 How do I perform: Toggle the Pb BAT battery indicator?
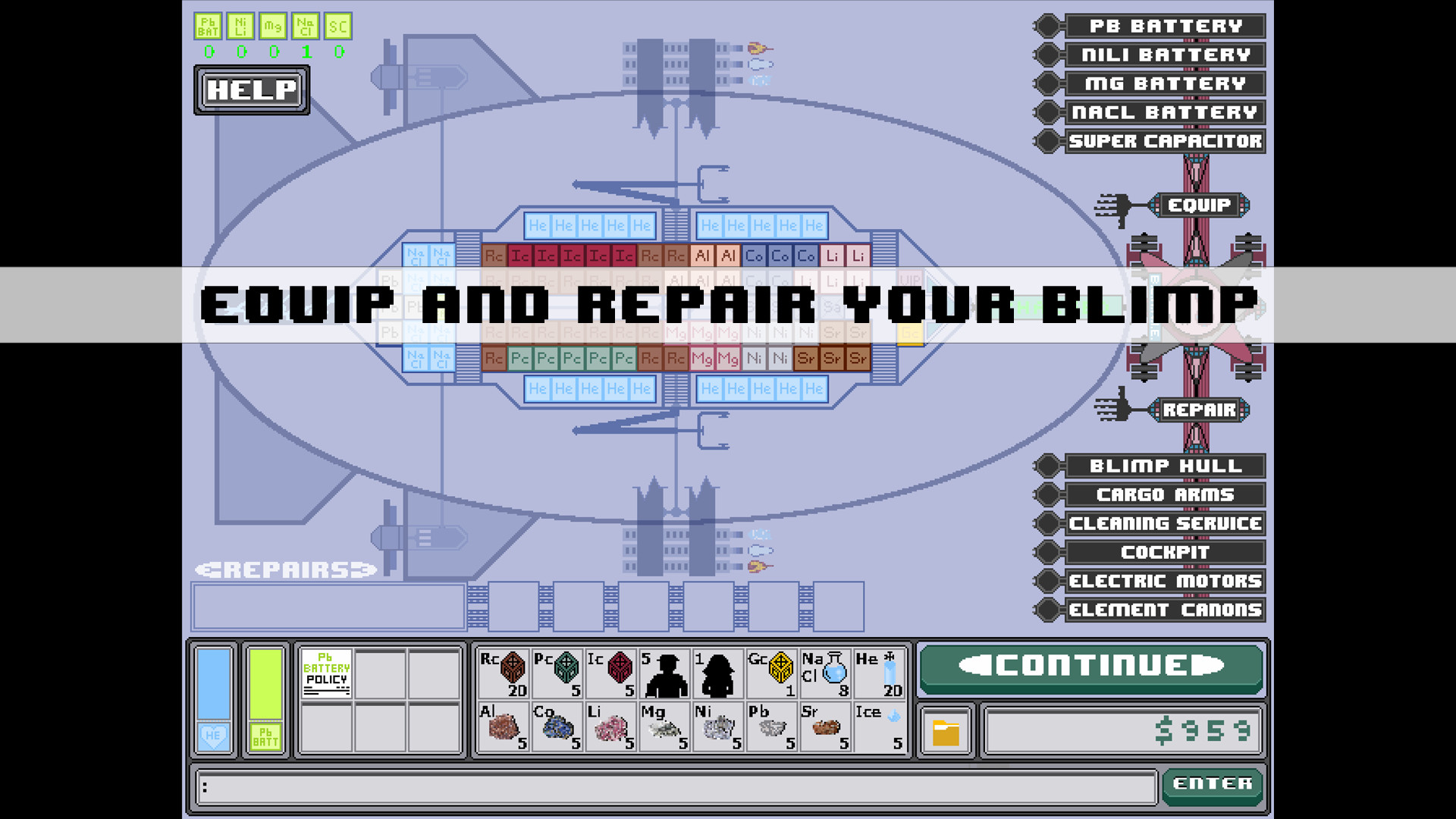(x=207, y=27)
